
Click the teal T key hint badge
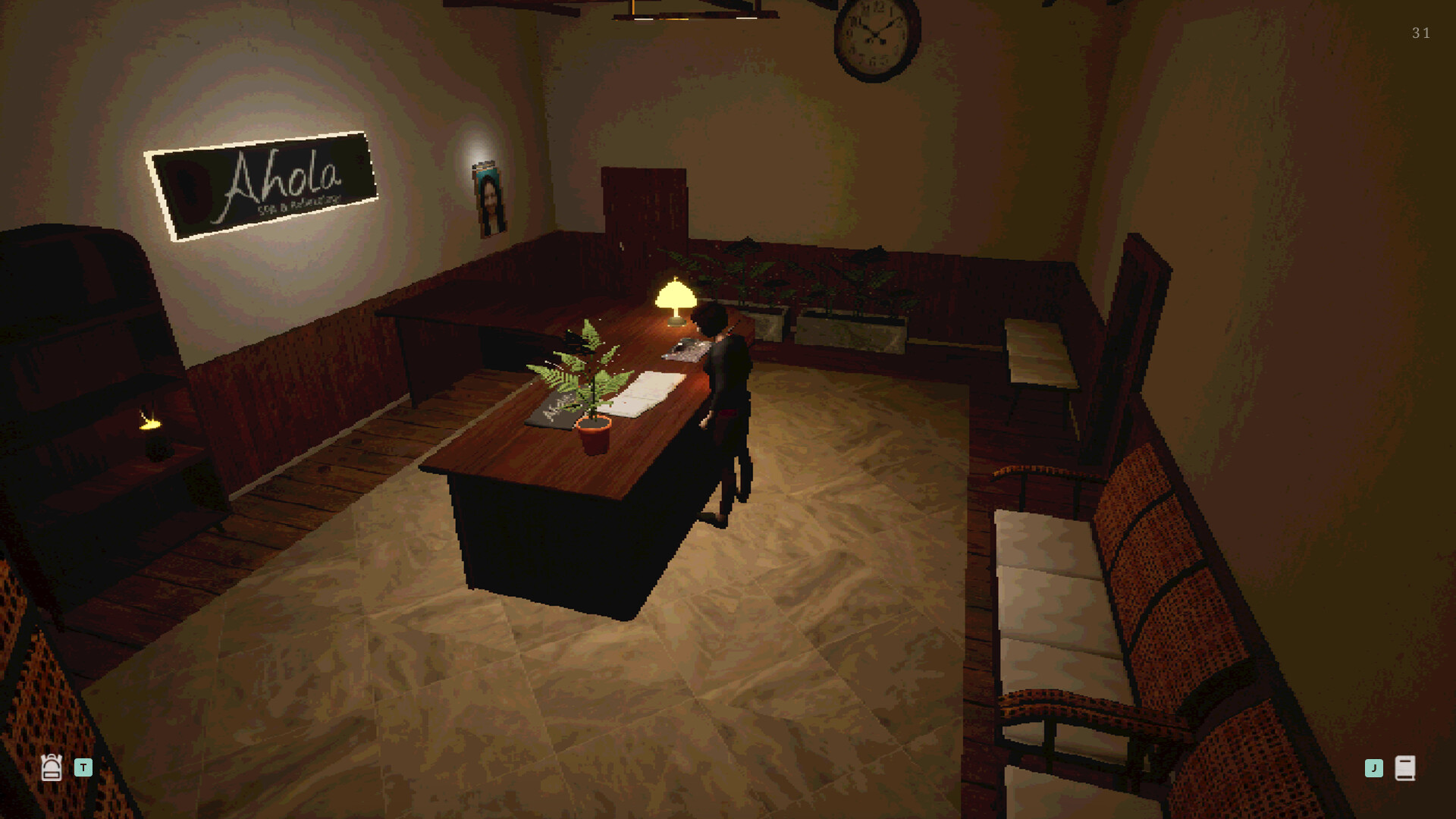83,767
